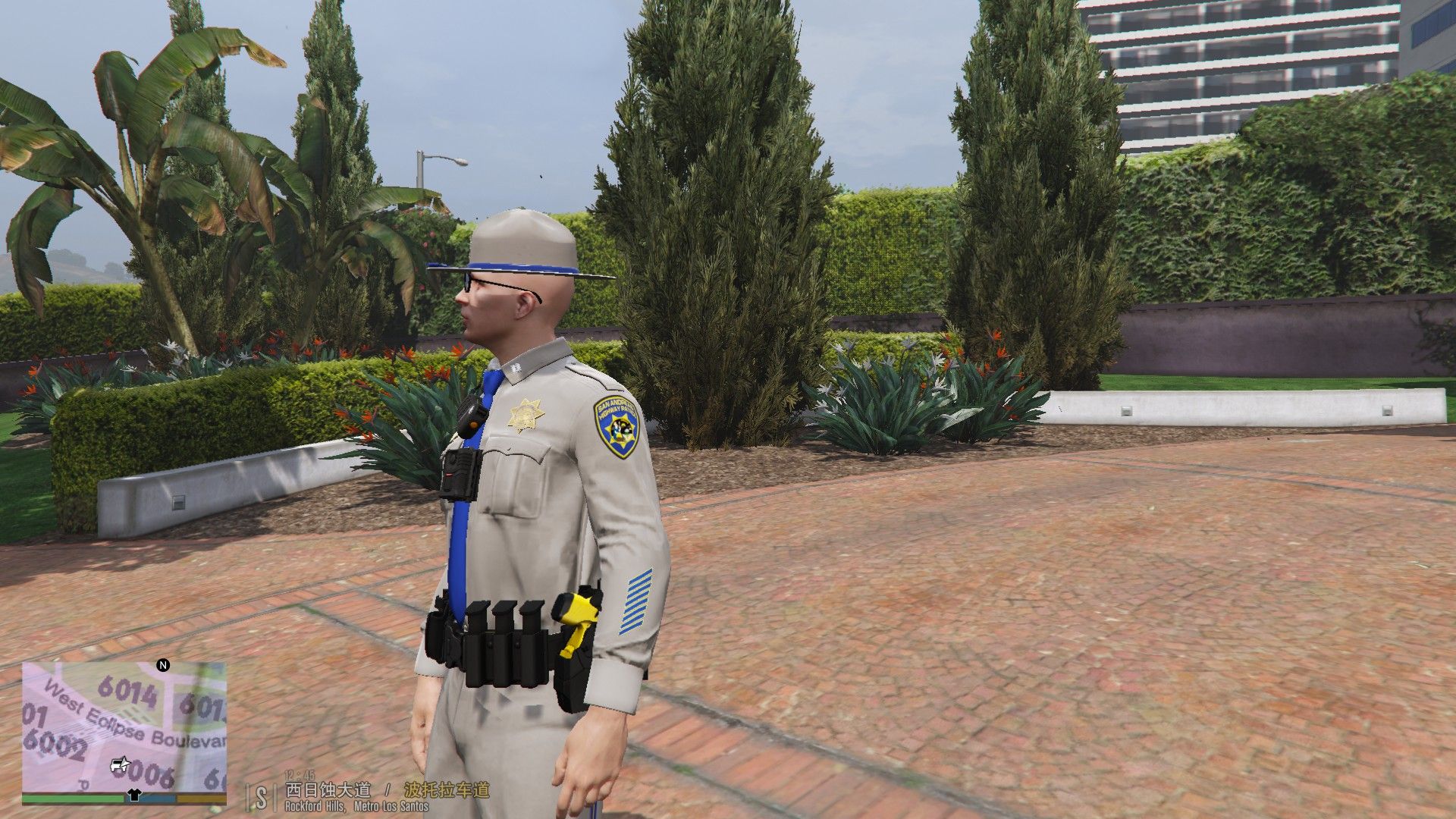The height and width of the screenshot is (819, 1456).
Task: Select the clothing store shirt blip
Action: pos(134,795)
